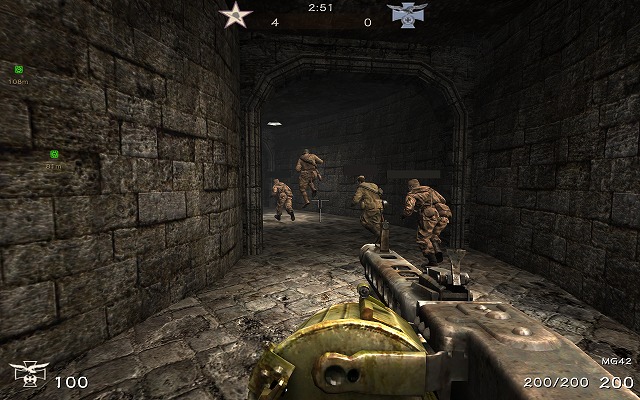Select the MG42 weapon label
The width and height of the screenshot is (640, 400).
pyautogui.click(x=617, y=360)
